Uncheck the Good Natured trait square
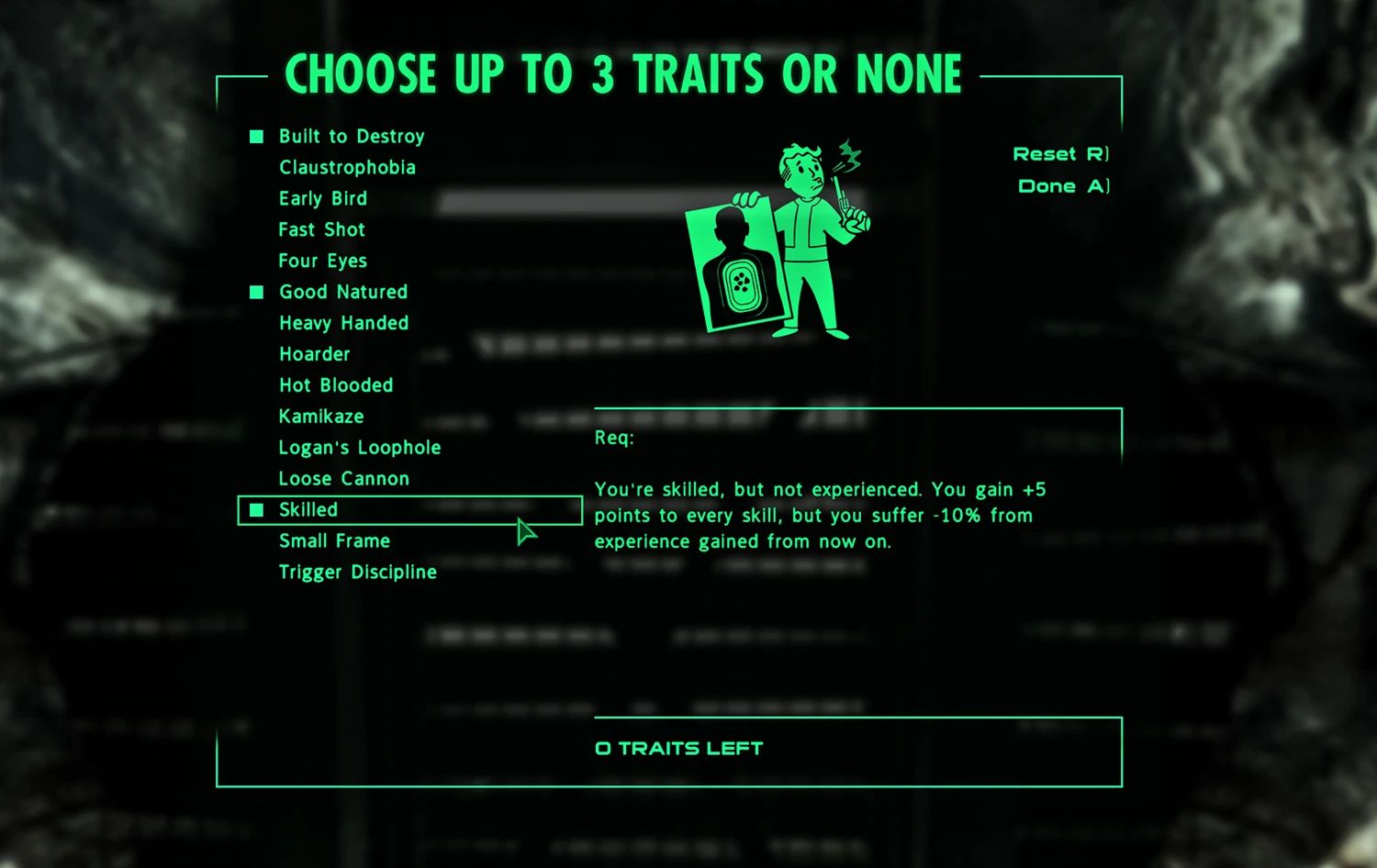The width and height of the screenshot is (1377, 868). click(255, 292)
